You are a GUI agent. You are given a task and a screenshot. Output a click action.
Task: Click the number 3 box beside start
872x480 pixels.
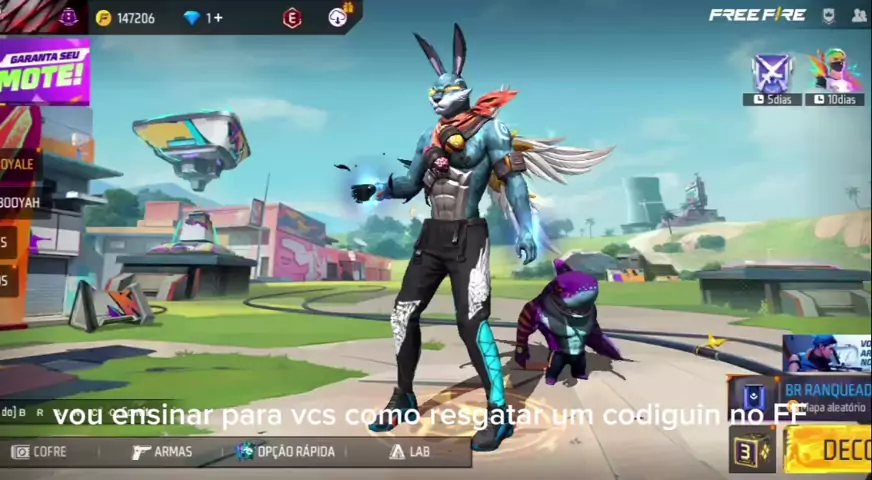pyautogui.click(x=751, y=450)
